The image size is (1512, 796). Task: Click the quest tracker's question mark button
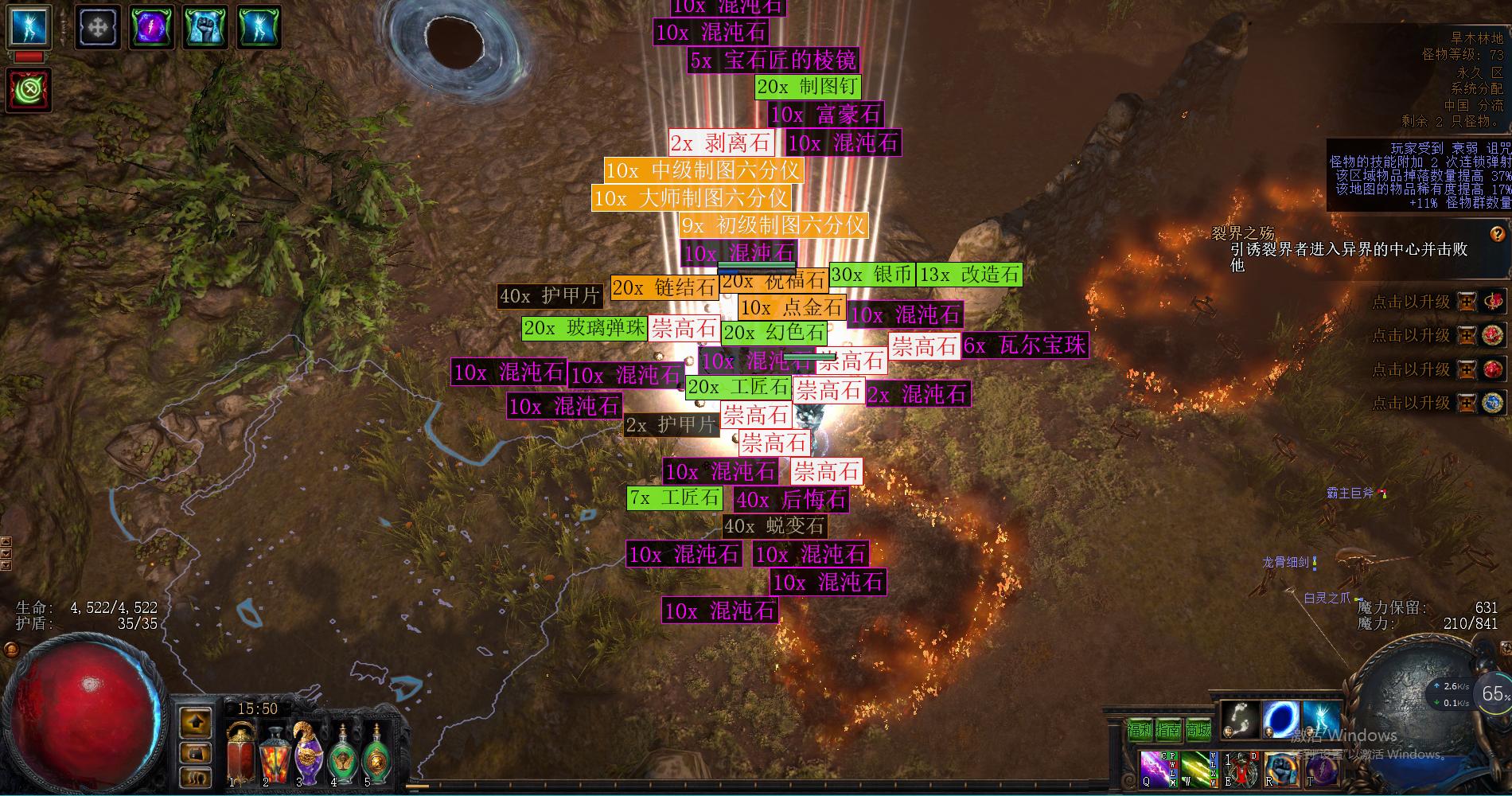tap(1497, 233)
